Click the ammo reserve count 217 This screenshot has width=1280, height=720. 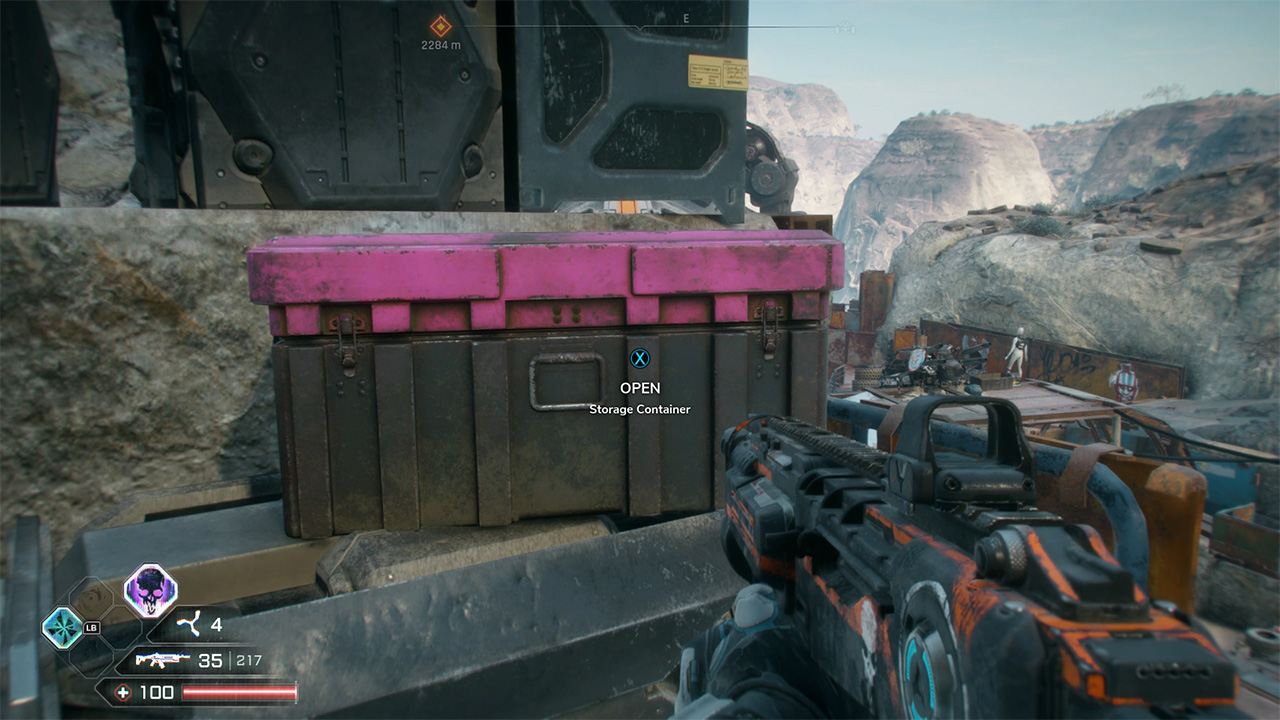[249, 660]
